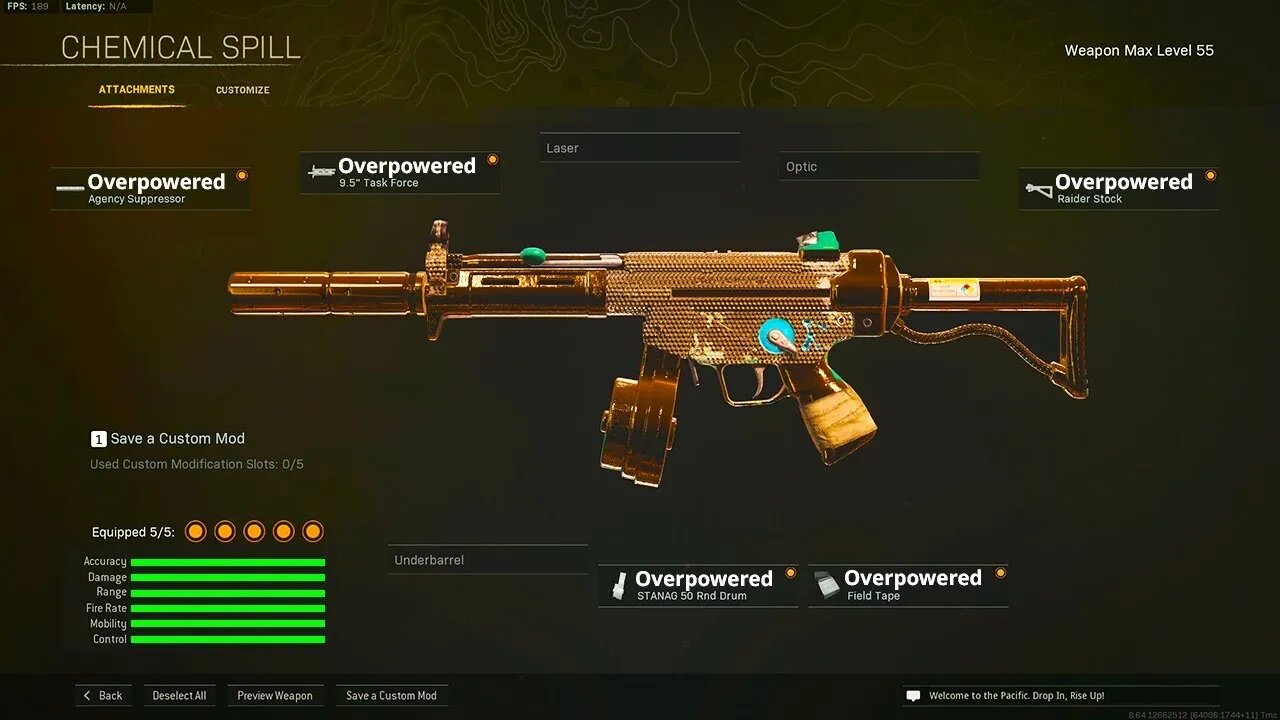Switch to the Customize tab
The height and width of the screenshot is (720, 1280).
(x=242, y=89)
